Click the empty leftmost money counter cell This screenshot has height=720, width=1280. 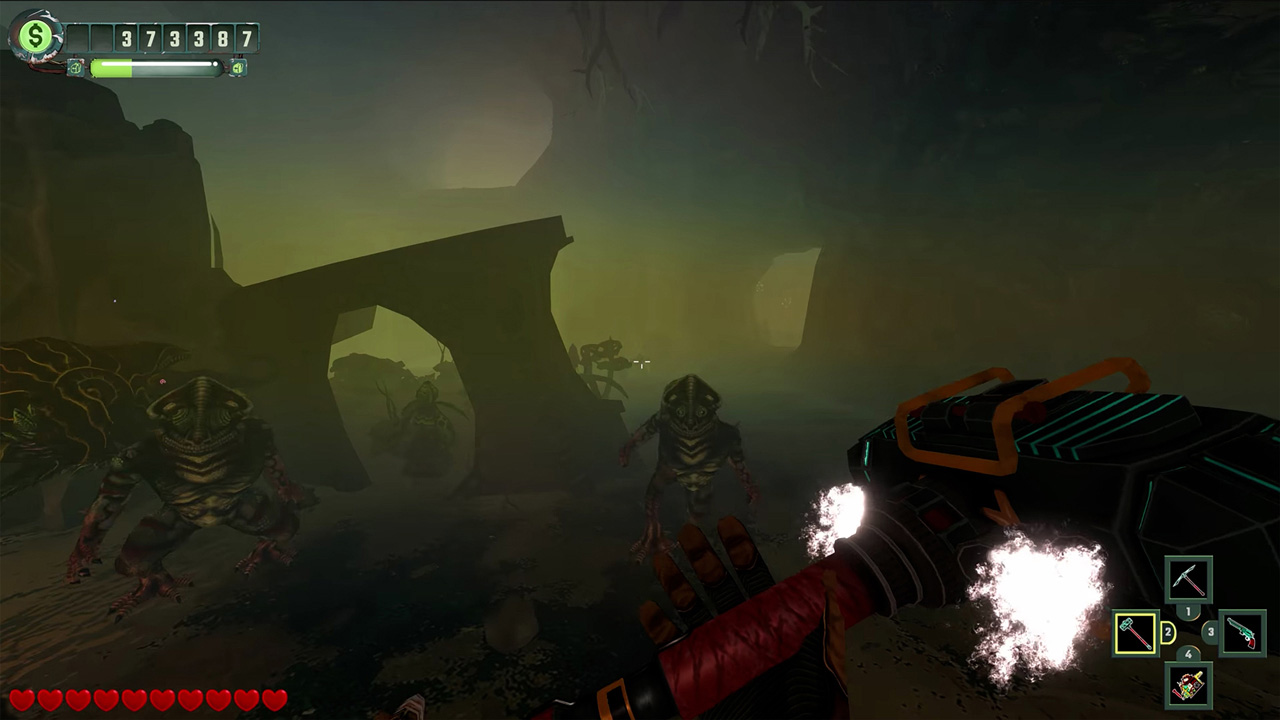pyautogui.click(x=77, y=37)
